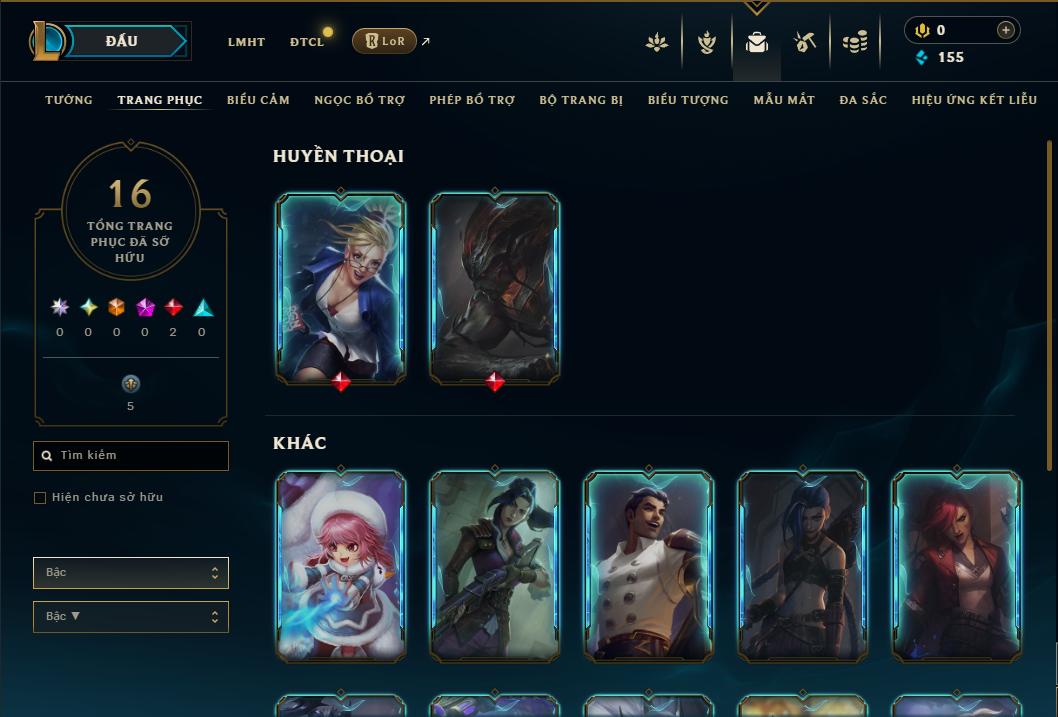
Task: Click the ĐẤU play button
Action: [121, 41]
